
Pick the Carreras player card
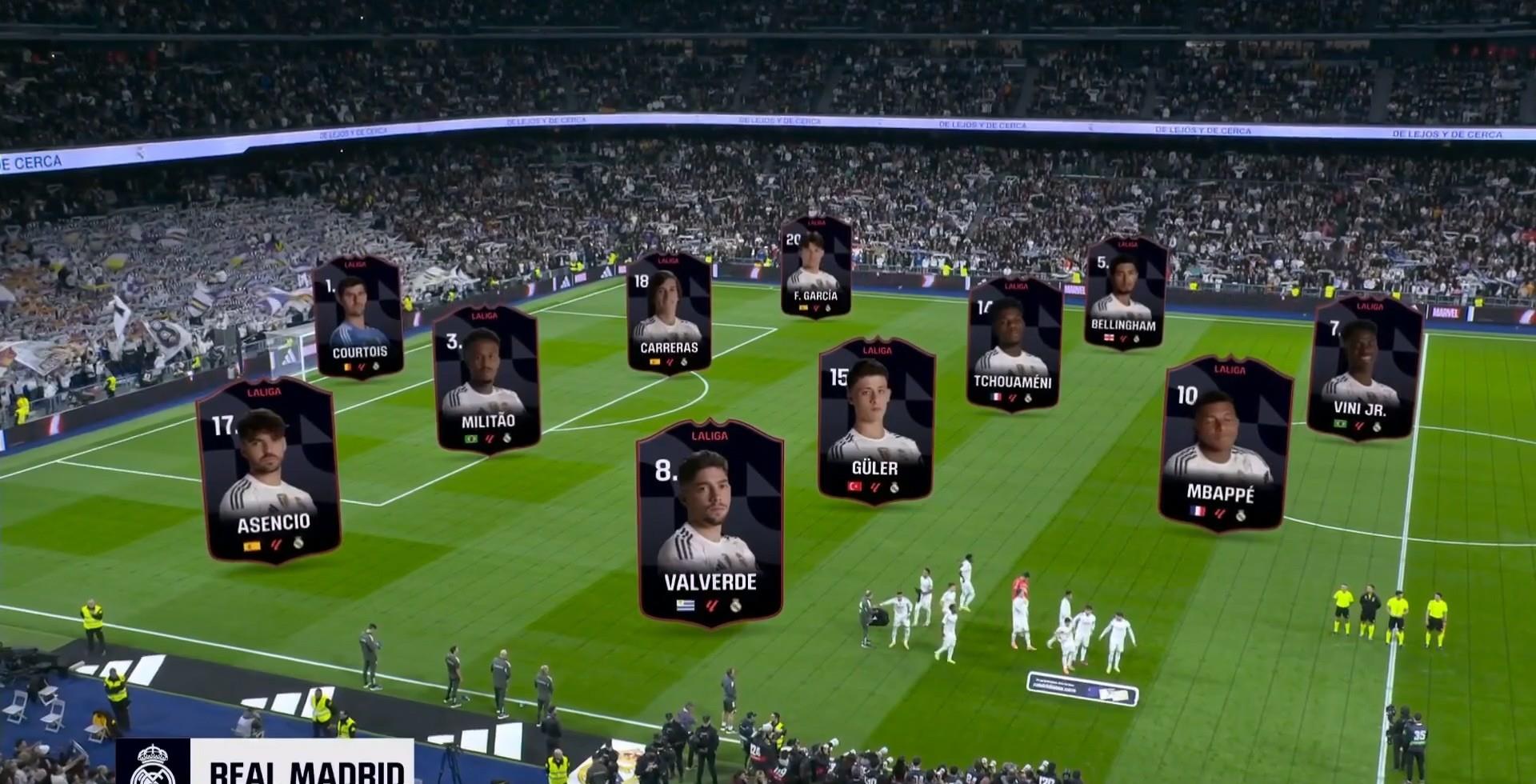click(x=669, y=314)
